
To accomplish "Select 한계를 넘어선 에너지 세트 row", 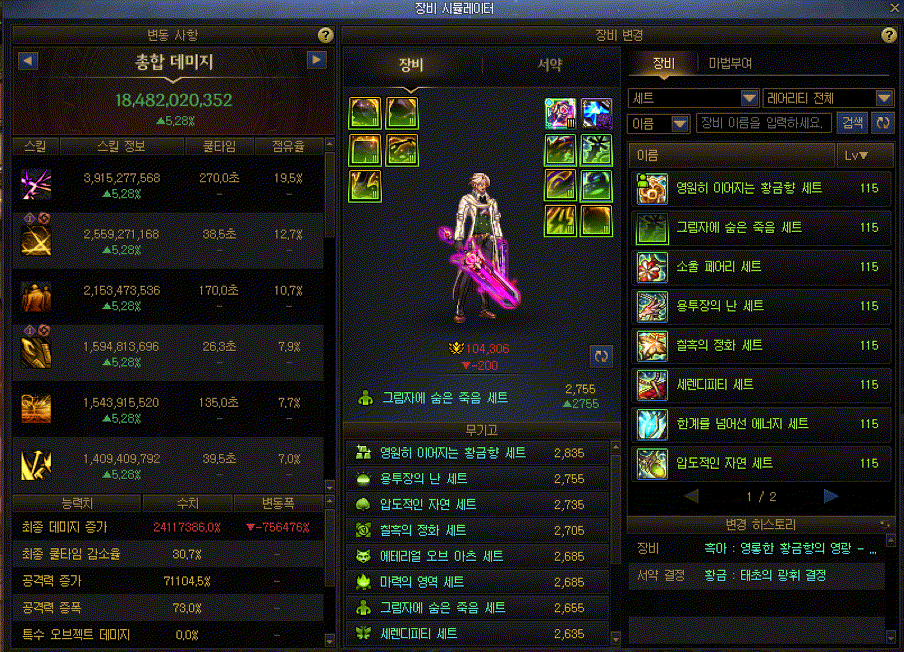I will point(761,424).
